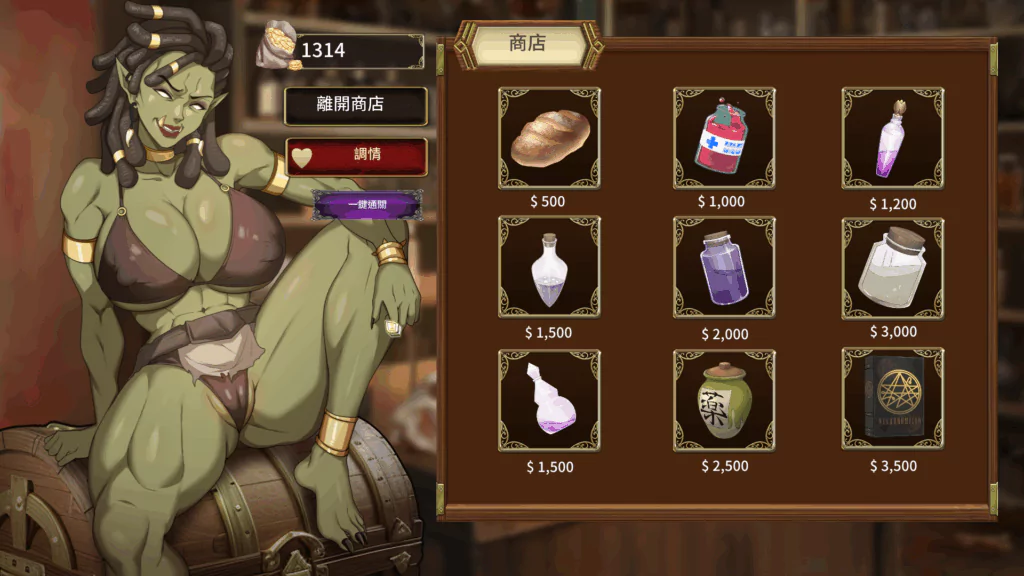The height and width of the screenshot is (576, 1024).
Task: Purchase the purple jar for $2,000
Action: pos(723,268)
